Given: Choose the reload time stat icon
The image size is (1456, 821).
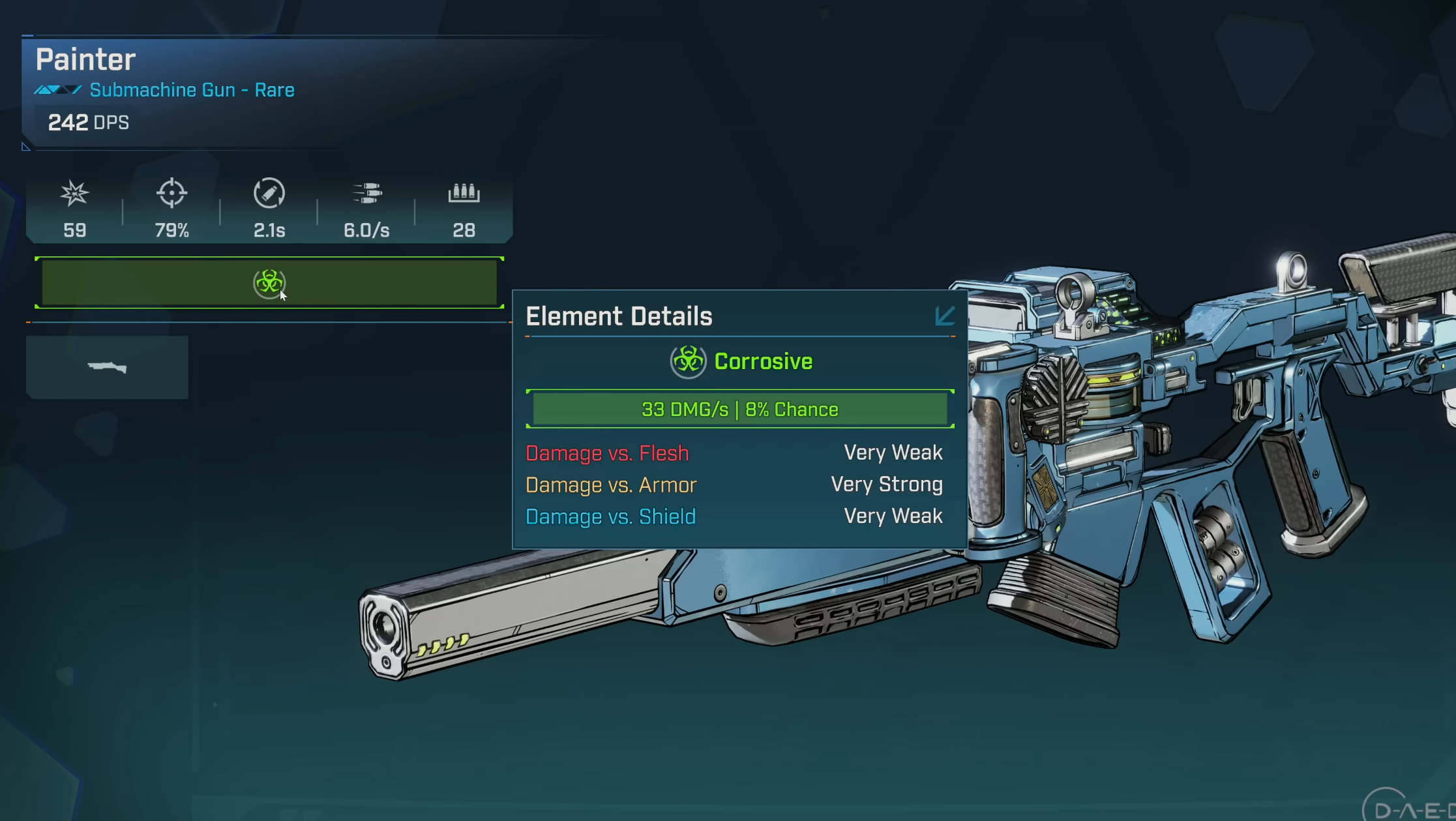Looking at the screenshot, I should click(269, 193).
